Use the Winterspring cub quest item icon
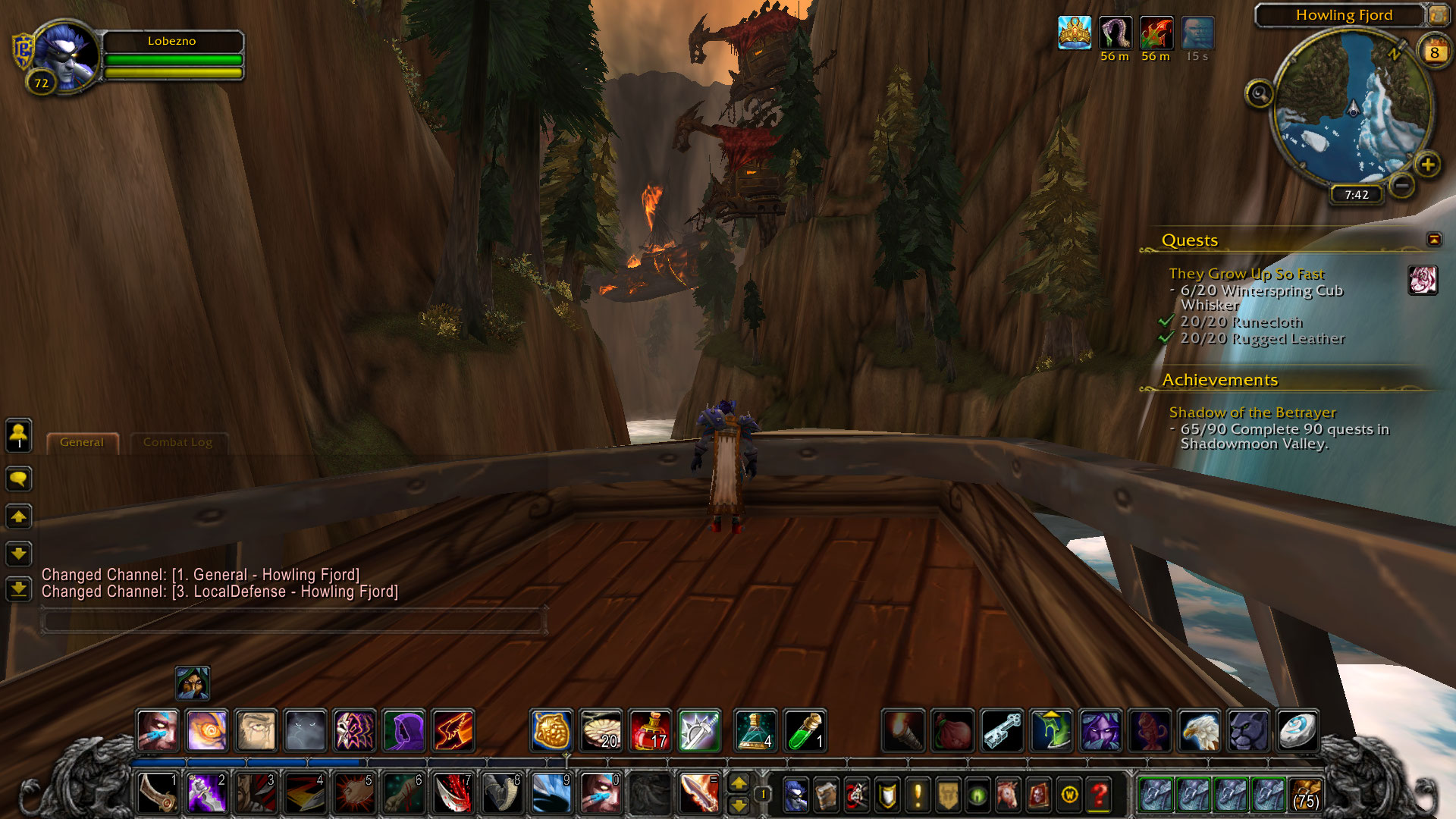1456x819 pixels. pos(1423,280)
